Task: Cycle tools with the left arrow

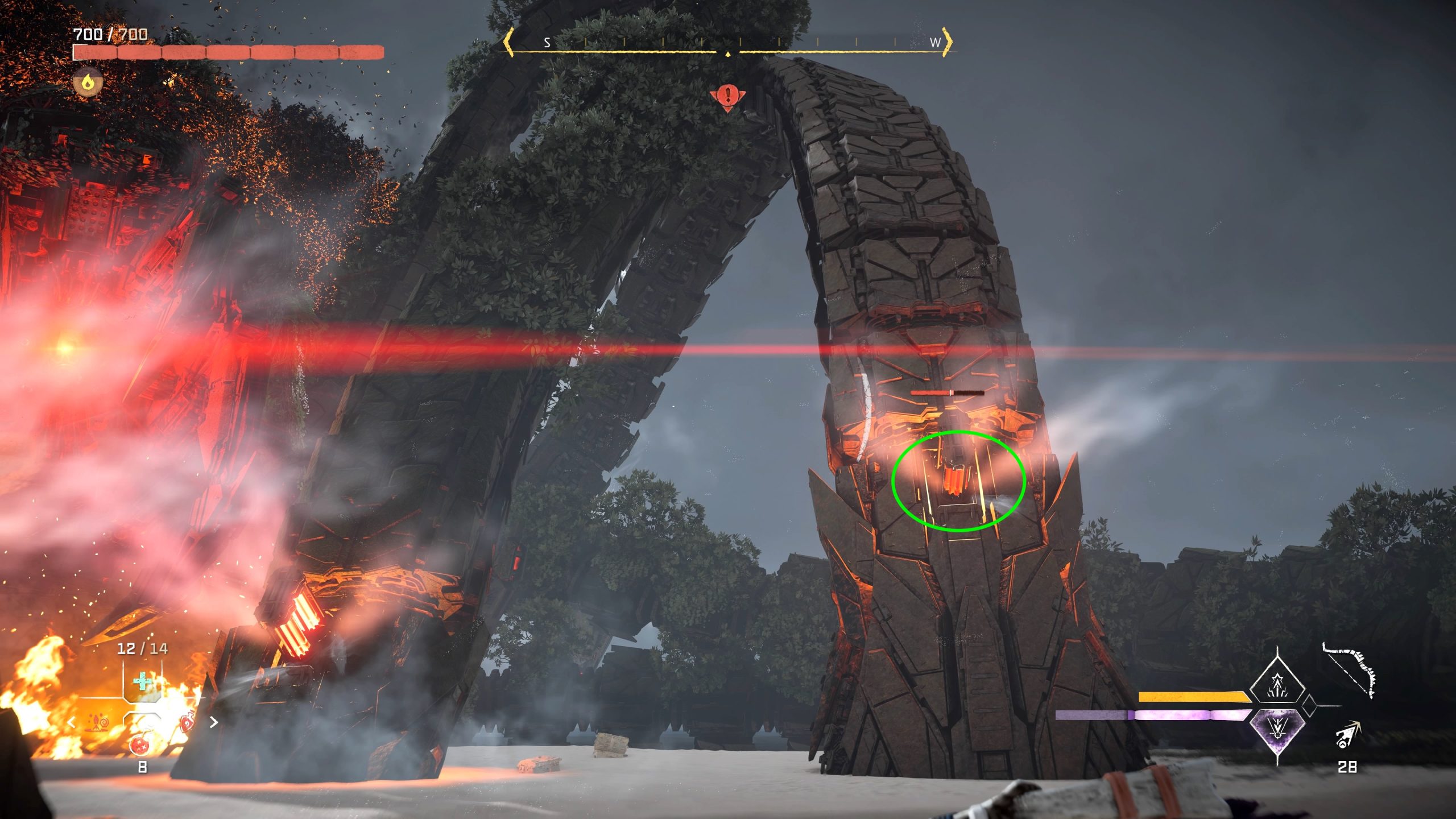Action: pos(72,722)
